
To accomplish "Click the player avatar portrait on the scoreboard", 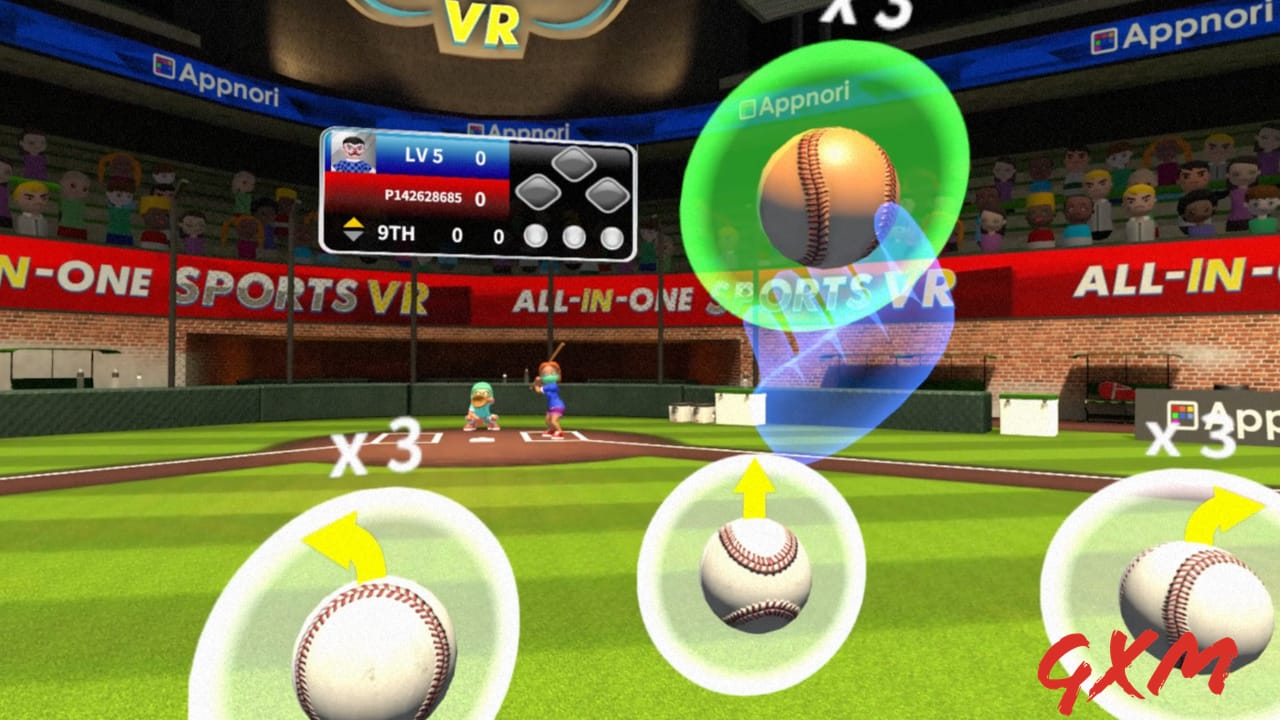I will coord(353,153).
